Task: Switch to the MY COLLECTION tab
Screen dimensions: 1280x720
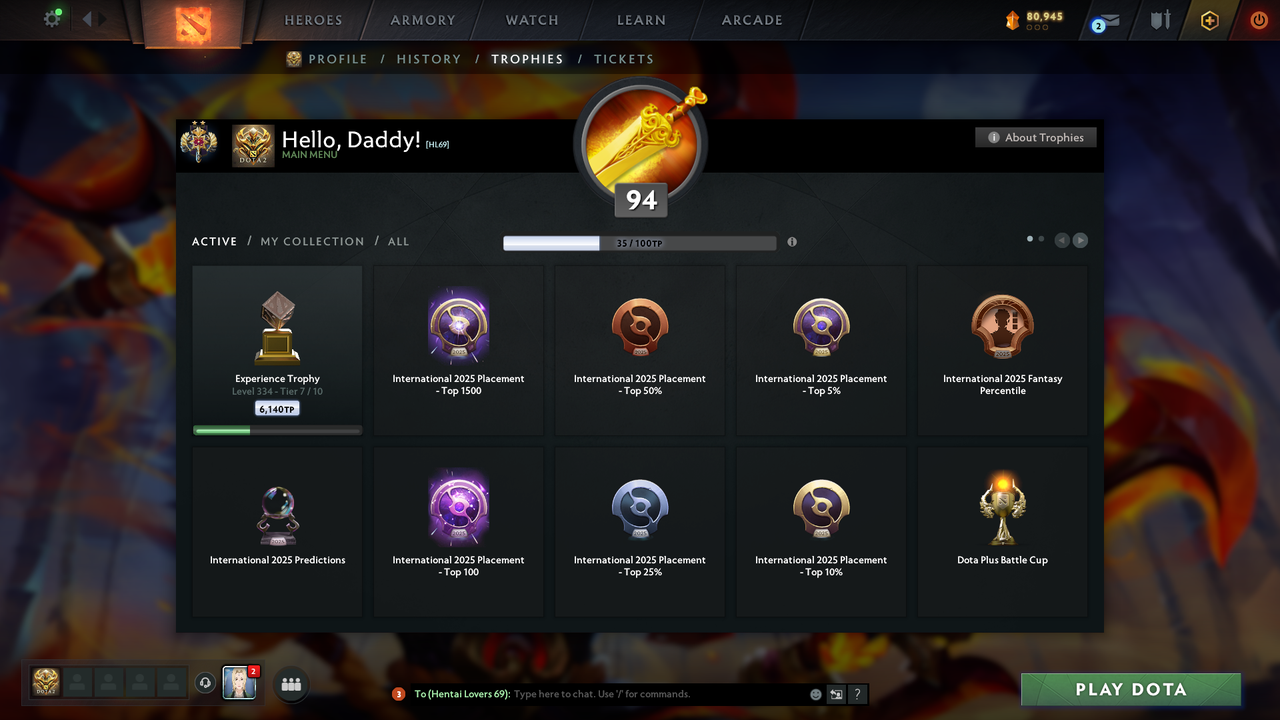Action: coord(312,241)
